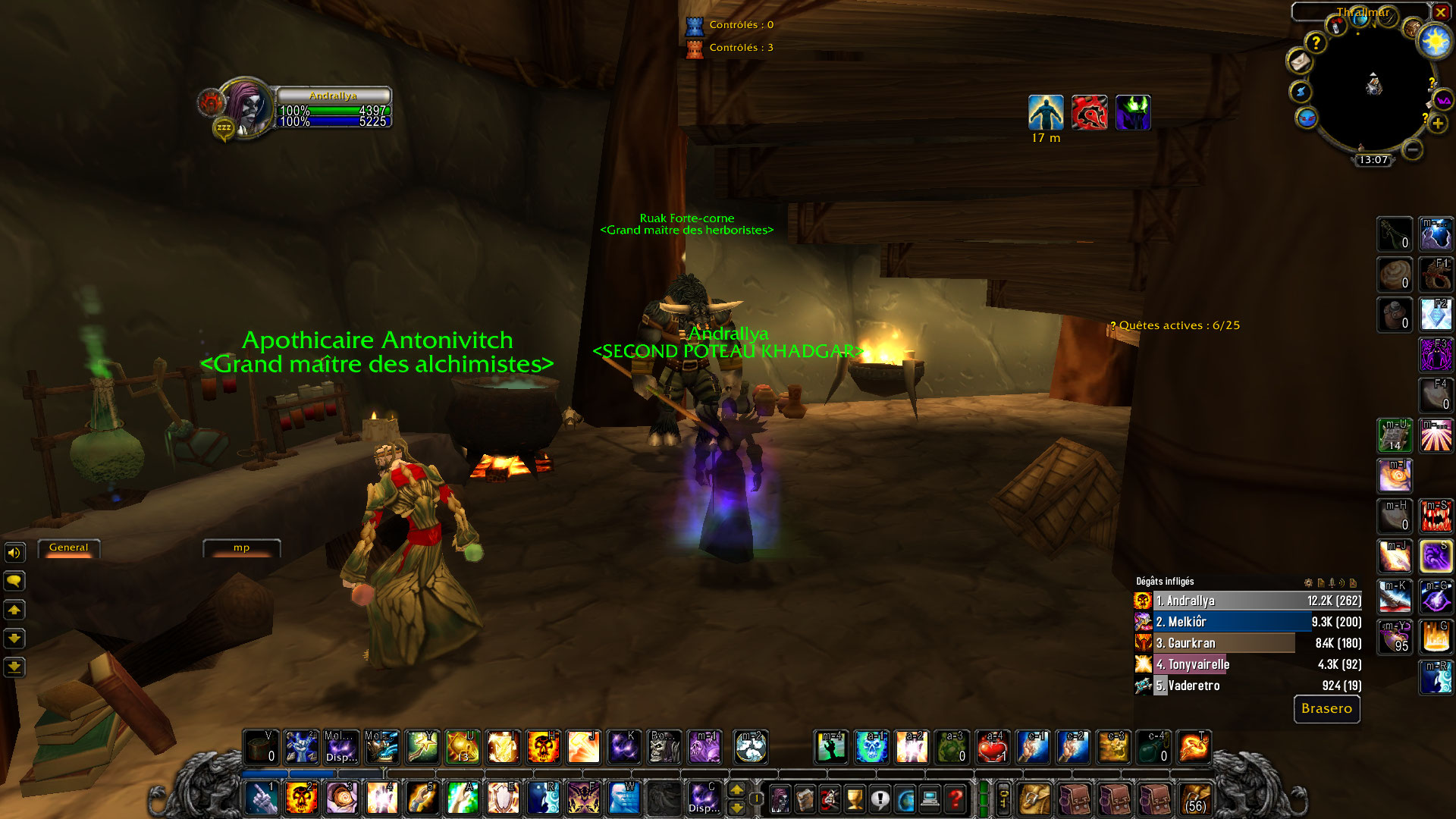This screenshot has height=819, width=1456.
Task: Toggle tracking via minimap question mark button
Action: coord(1316,42)
